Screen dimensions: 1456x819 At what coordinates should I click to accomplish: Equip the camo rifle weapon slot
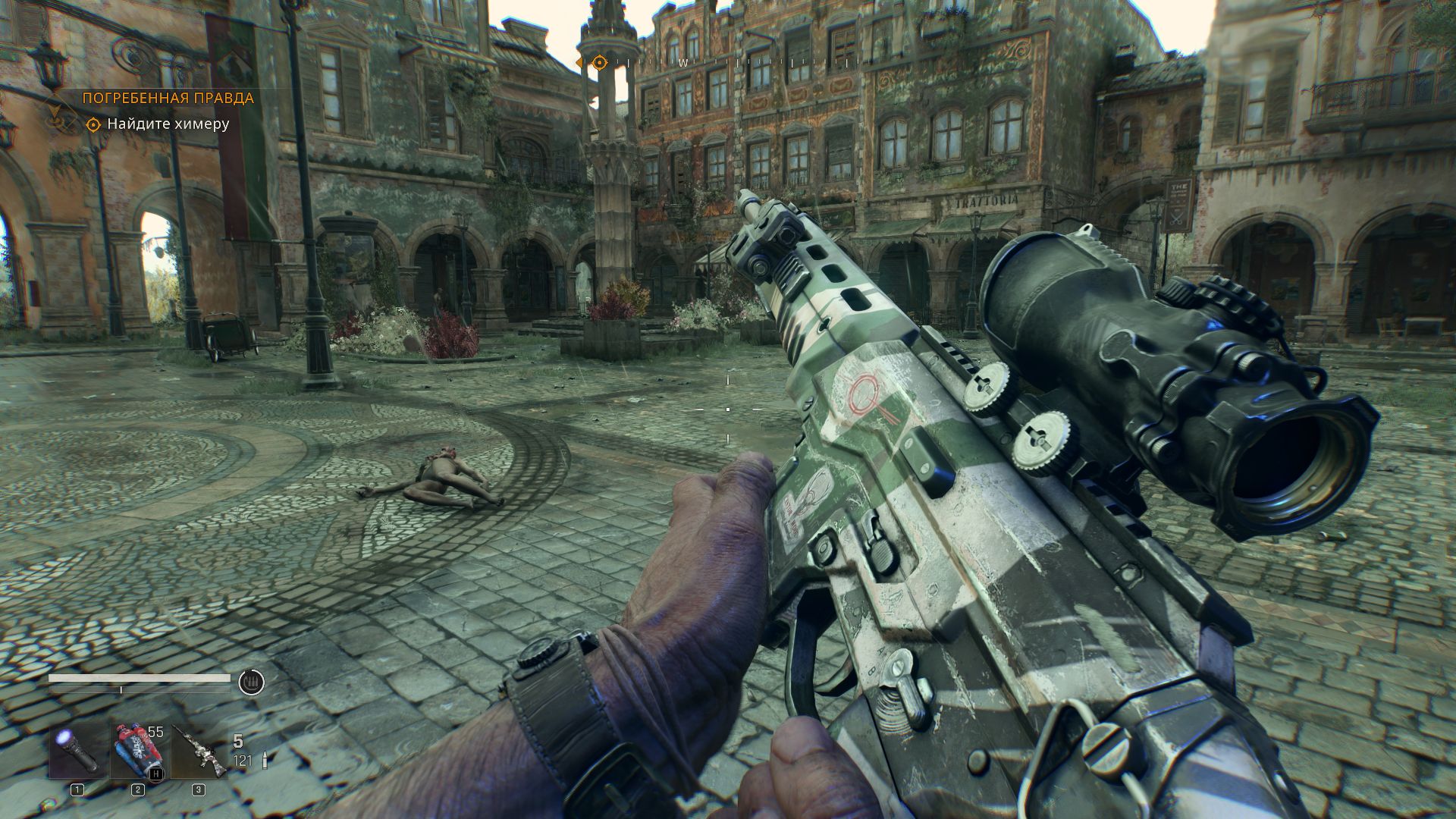click(199, 750)
